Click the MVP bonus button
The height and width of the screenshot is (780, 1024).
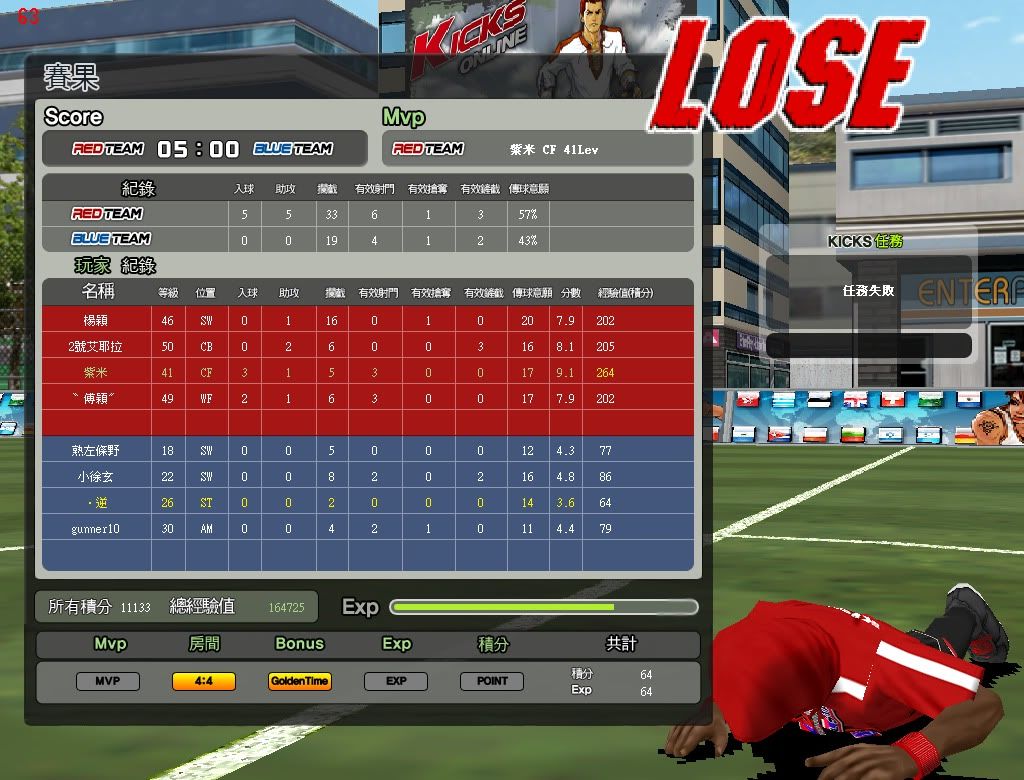click(108, 681)
